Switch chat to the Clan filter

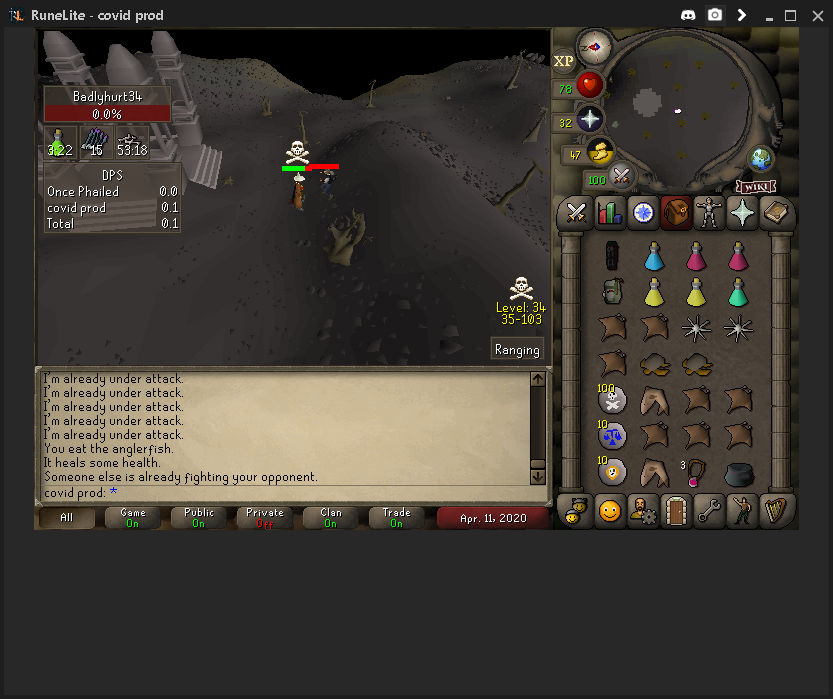[x=330, y=517]
